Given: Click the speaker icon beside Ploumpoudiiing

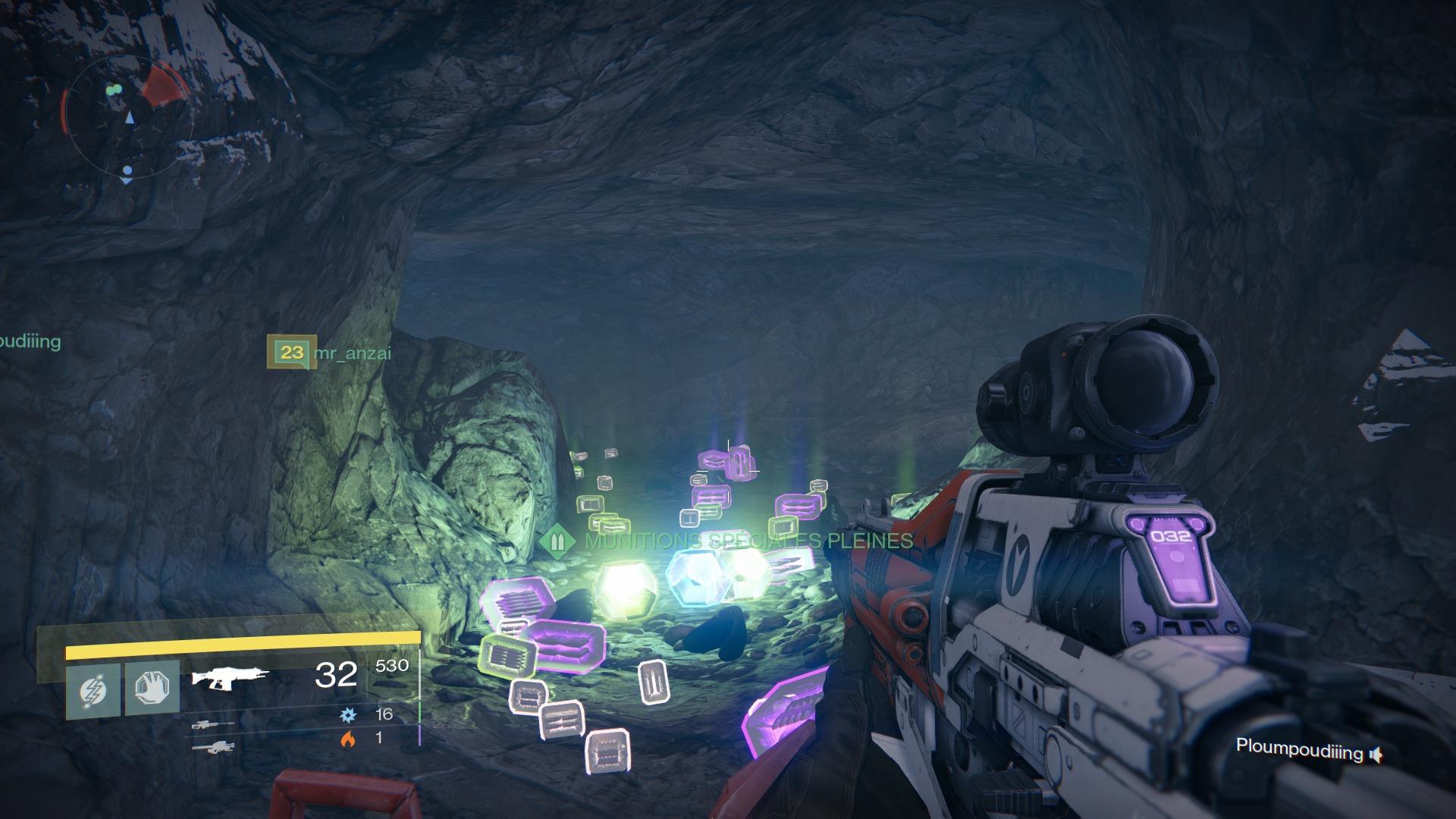Looking at the screenshot, I should (x=1376, y=755).
